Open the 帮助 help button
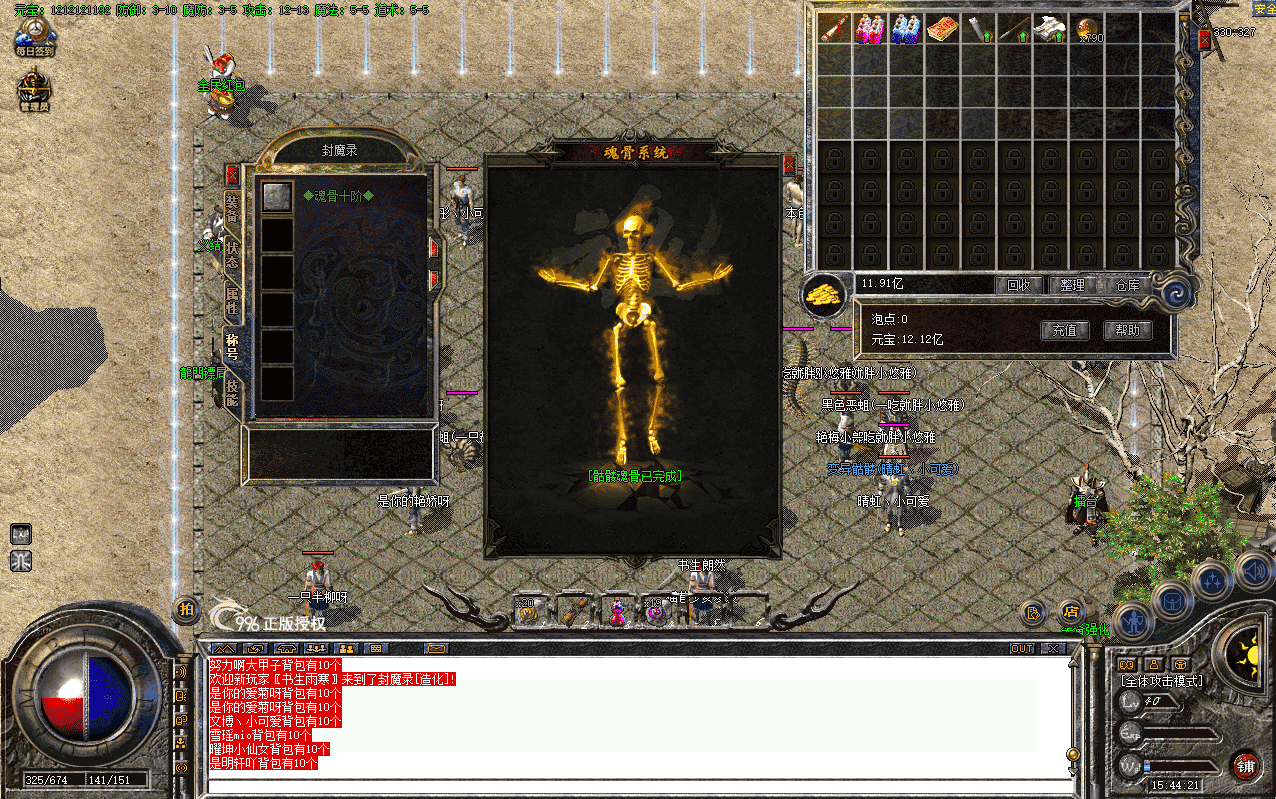Screen dimensions: 1276x799 click(1127, 330)
